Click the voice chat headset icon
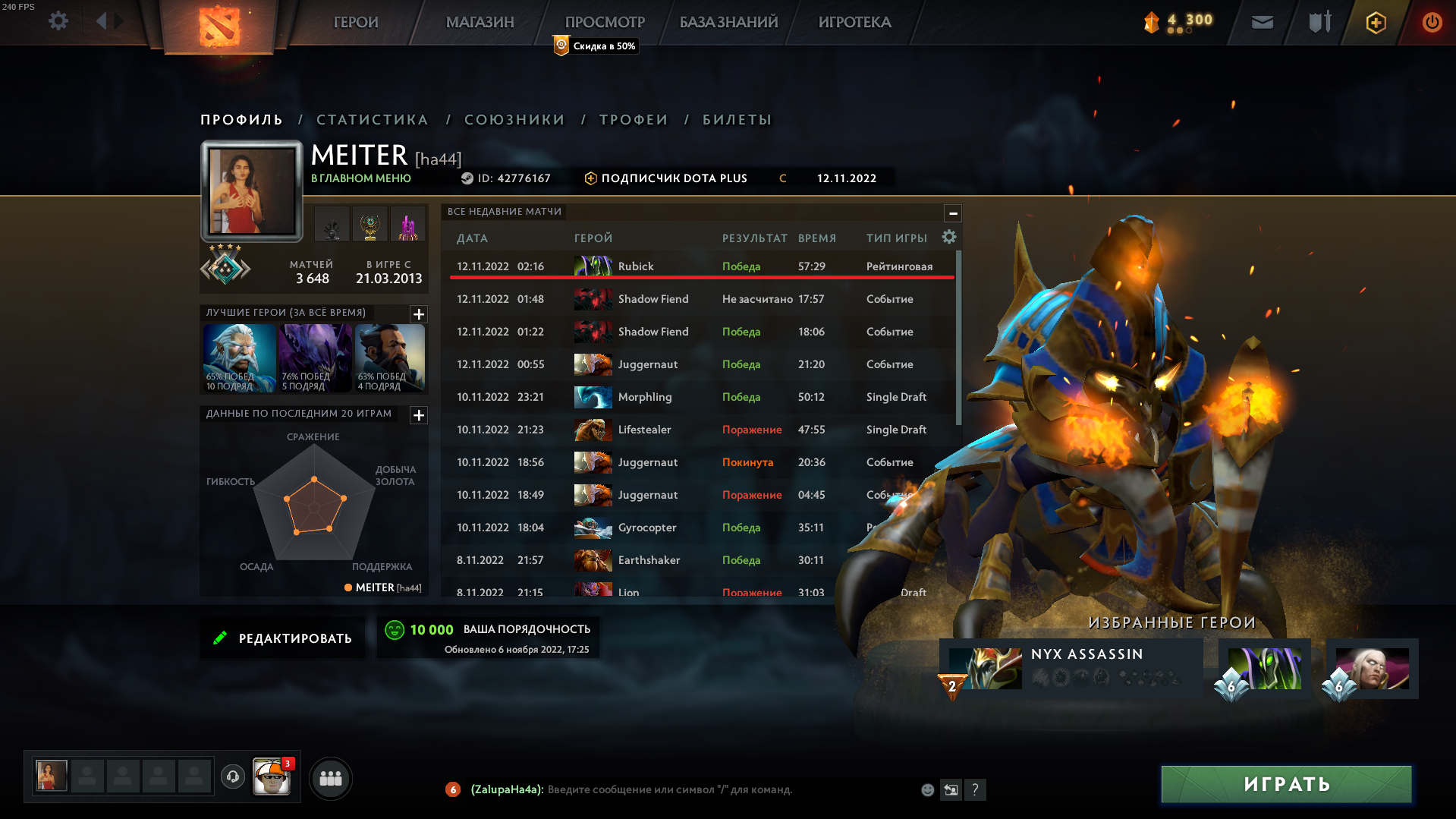This screenshot has height=819, width=1456. pyautogui.click(x=232, y=778)
